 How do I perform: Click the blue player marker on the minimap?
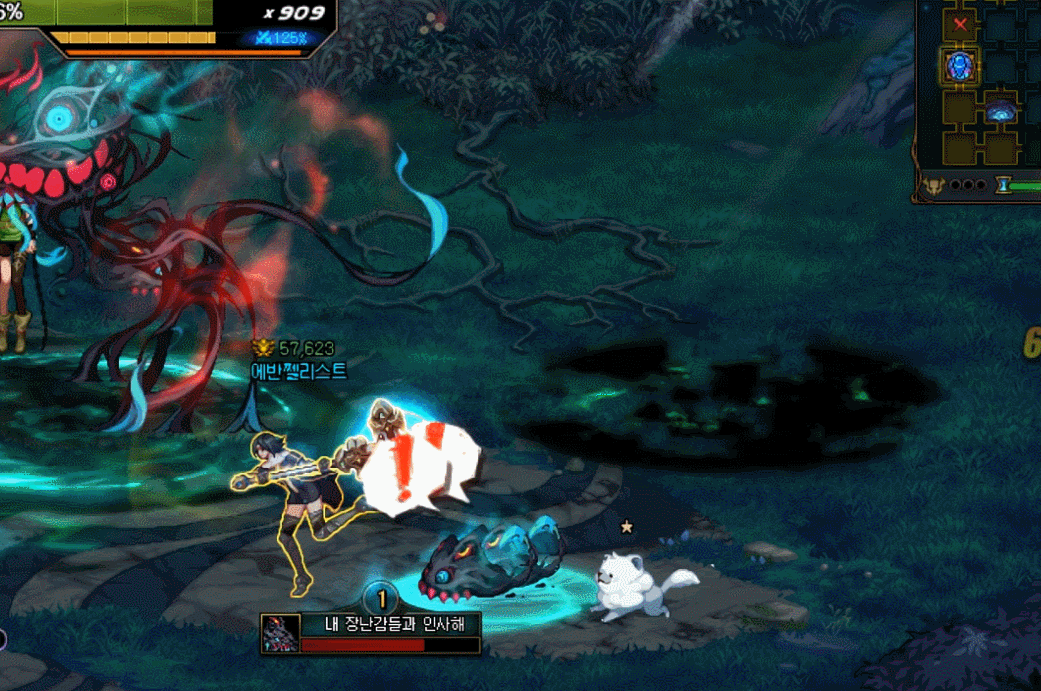click(x=962, y=66)
